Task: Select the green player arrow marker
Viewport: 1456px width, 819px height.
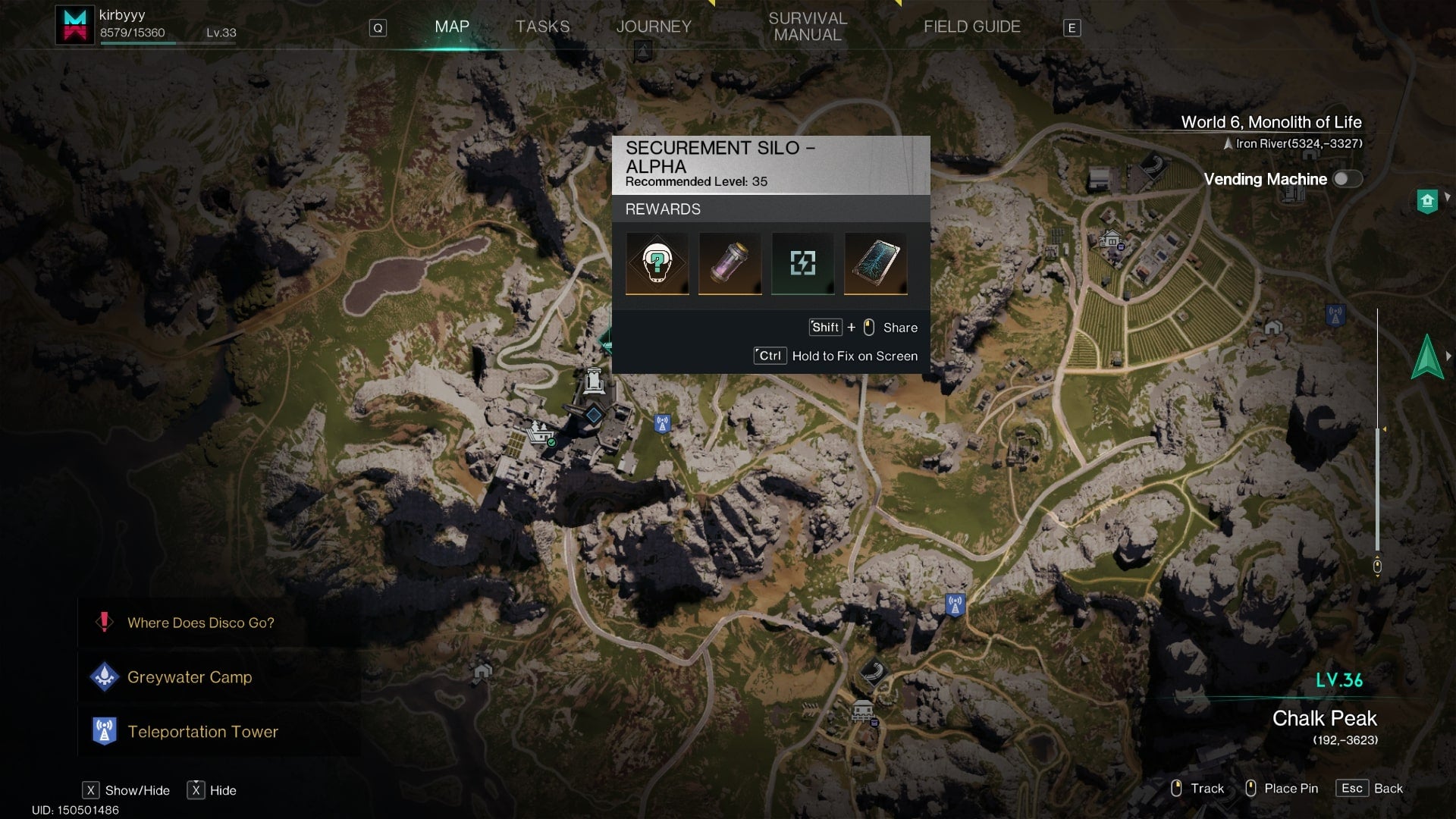Action: click(x=1426, y=356)
